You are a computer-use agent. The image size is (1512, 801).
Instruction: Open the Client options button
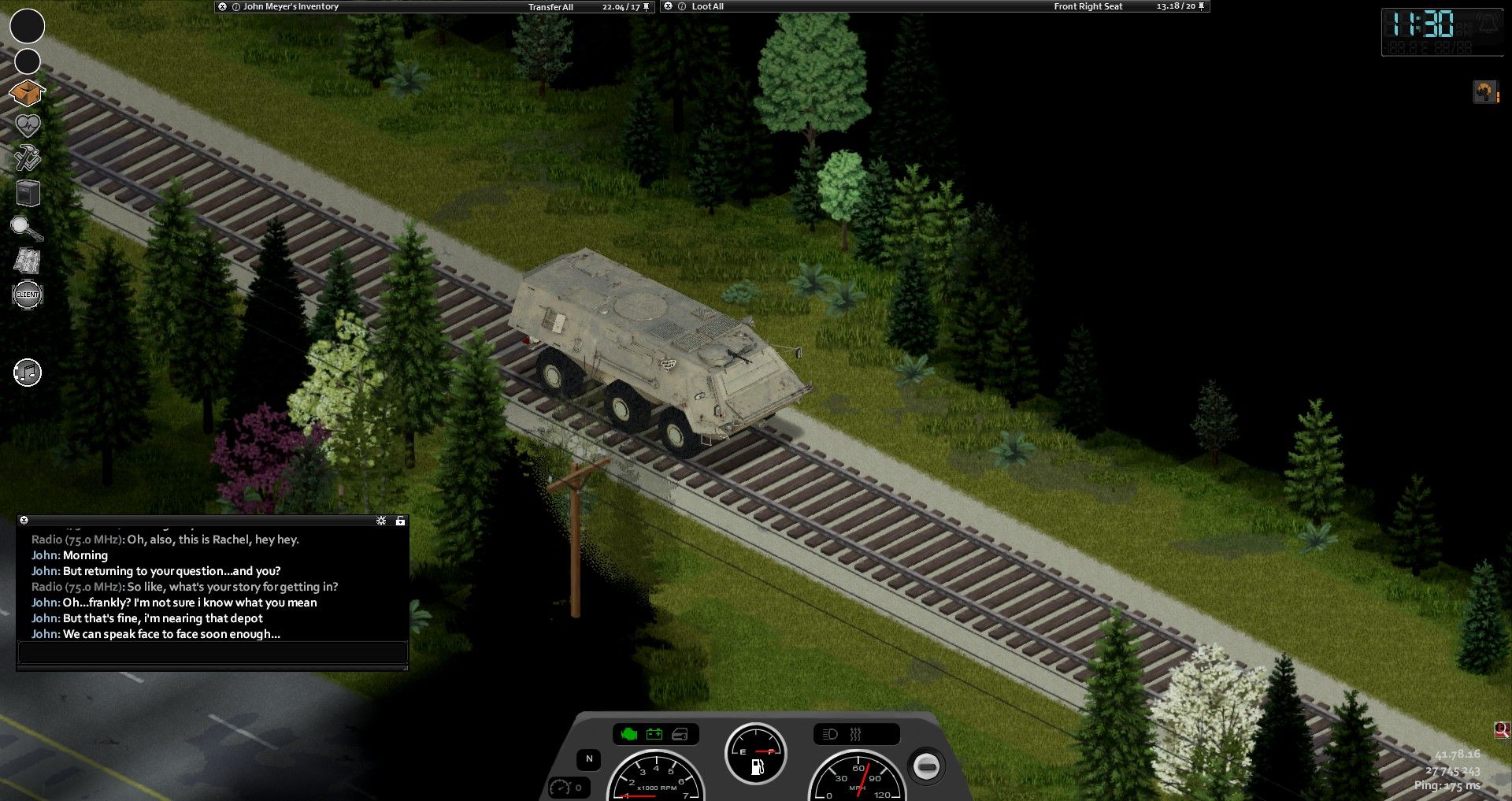click(x=28, y=295)
